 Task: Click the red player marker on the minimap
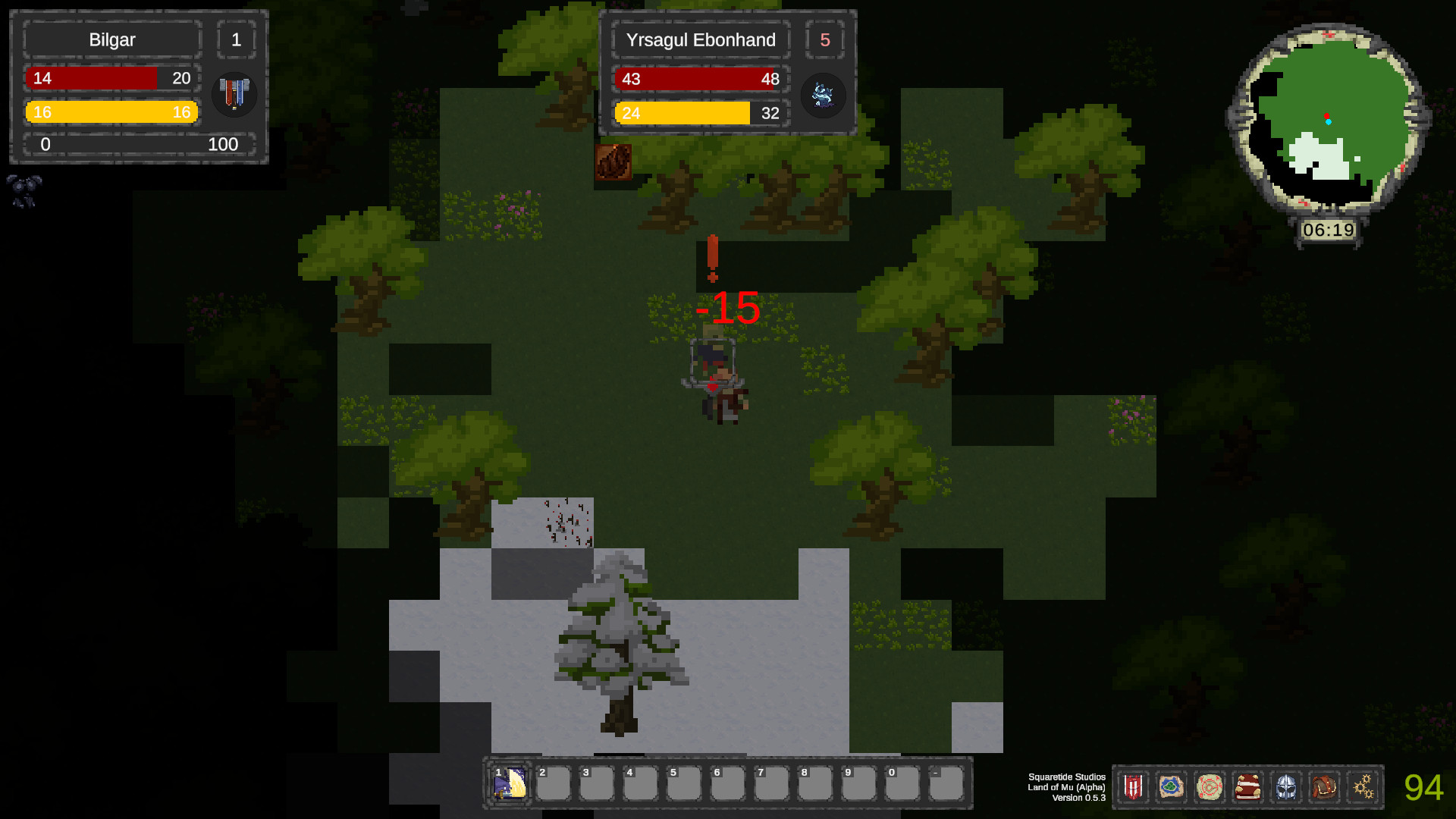pyautogui.click(x=1327, y=115)
